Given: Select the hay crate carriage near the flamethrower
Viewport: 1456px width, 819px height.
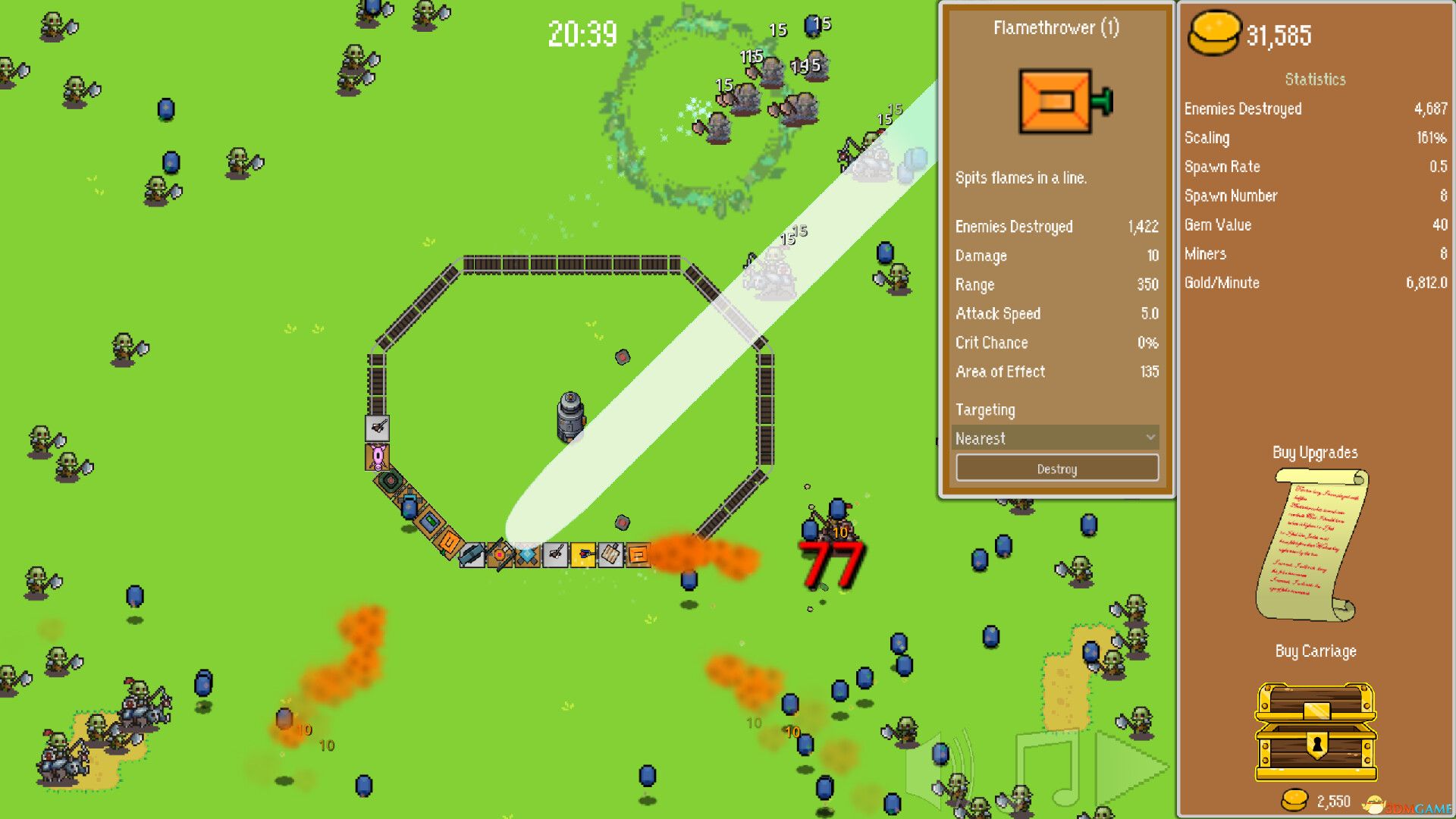Looking at the screenshot, I should click(610, 556).
